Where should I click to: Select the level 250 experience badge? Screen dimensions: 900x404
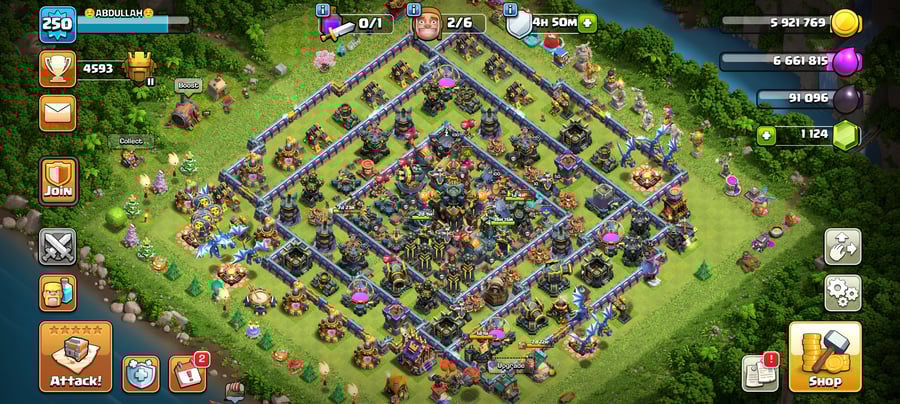58,25
